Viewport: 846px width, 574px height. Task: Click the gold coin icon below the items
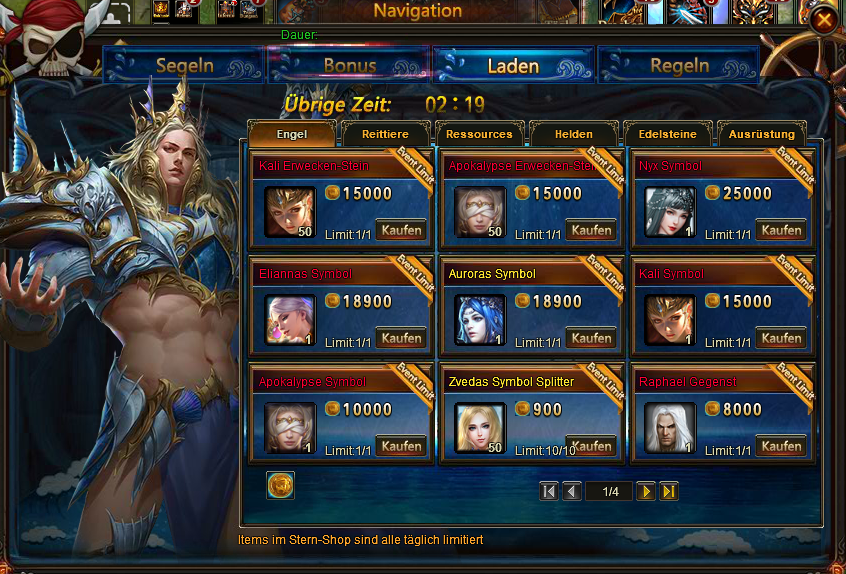pyautogui.click(x=281, y=485)
